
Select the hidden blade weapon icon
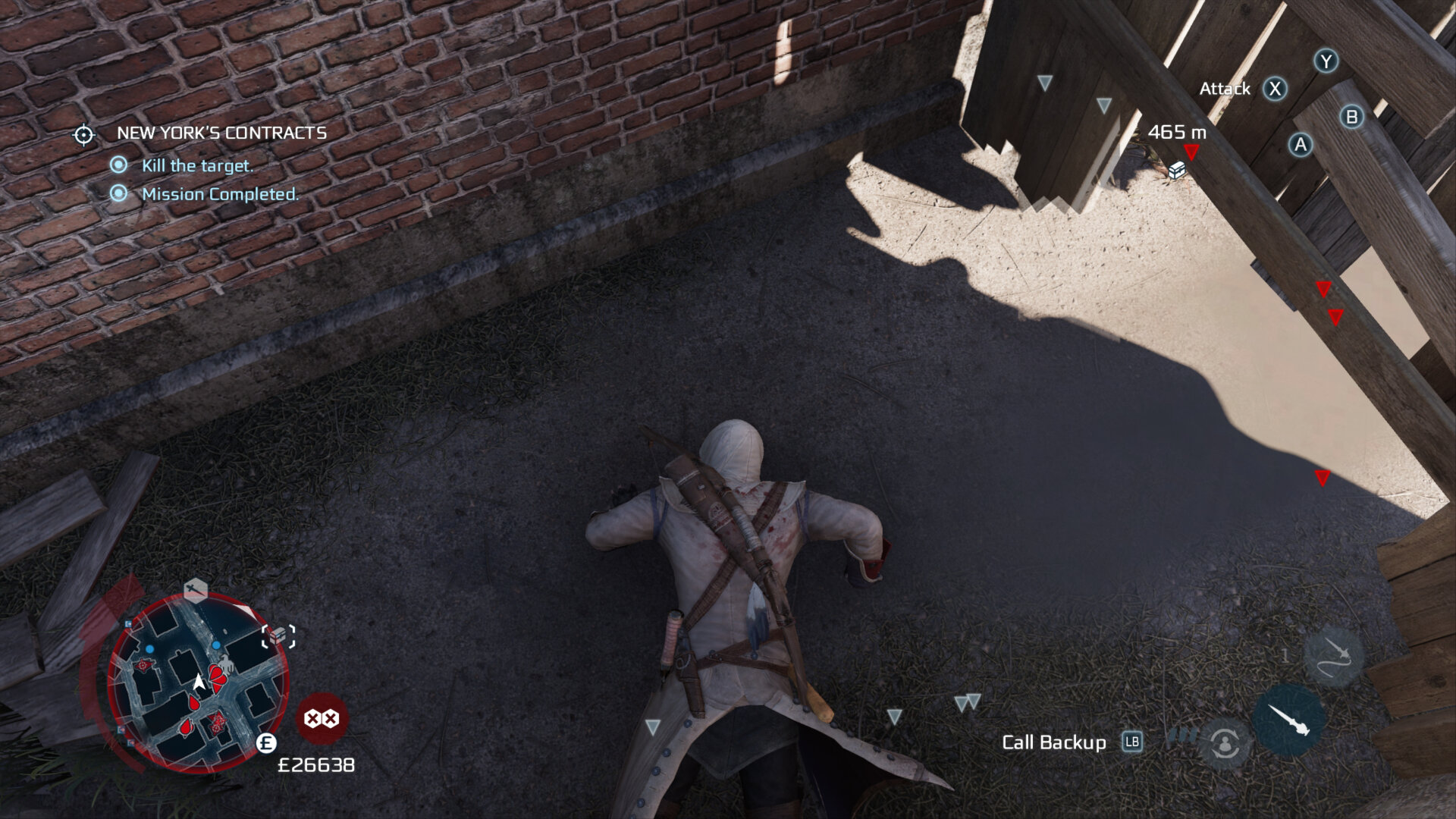pyautogui.click(x=1288, y=720)
